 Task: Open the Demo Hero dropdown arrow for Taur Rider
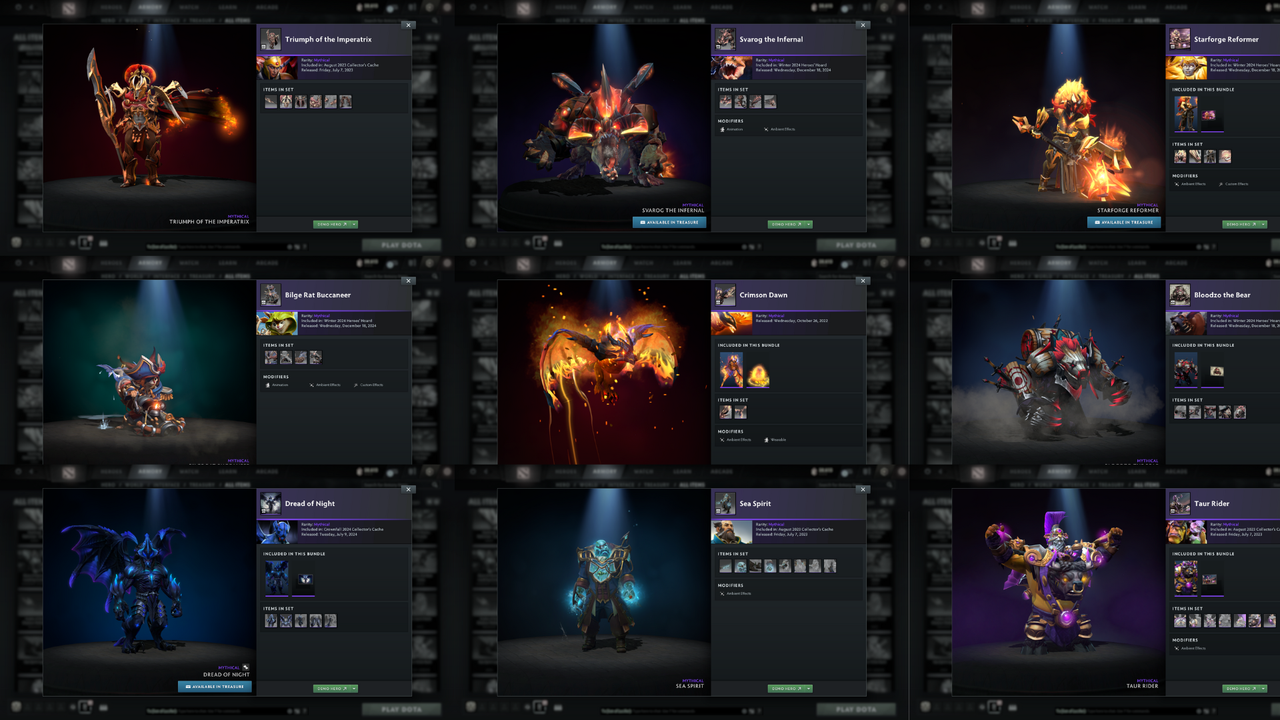click(1263, 688)
